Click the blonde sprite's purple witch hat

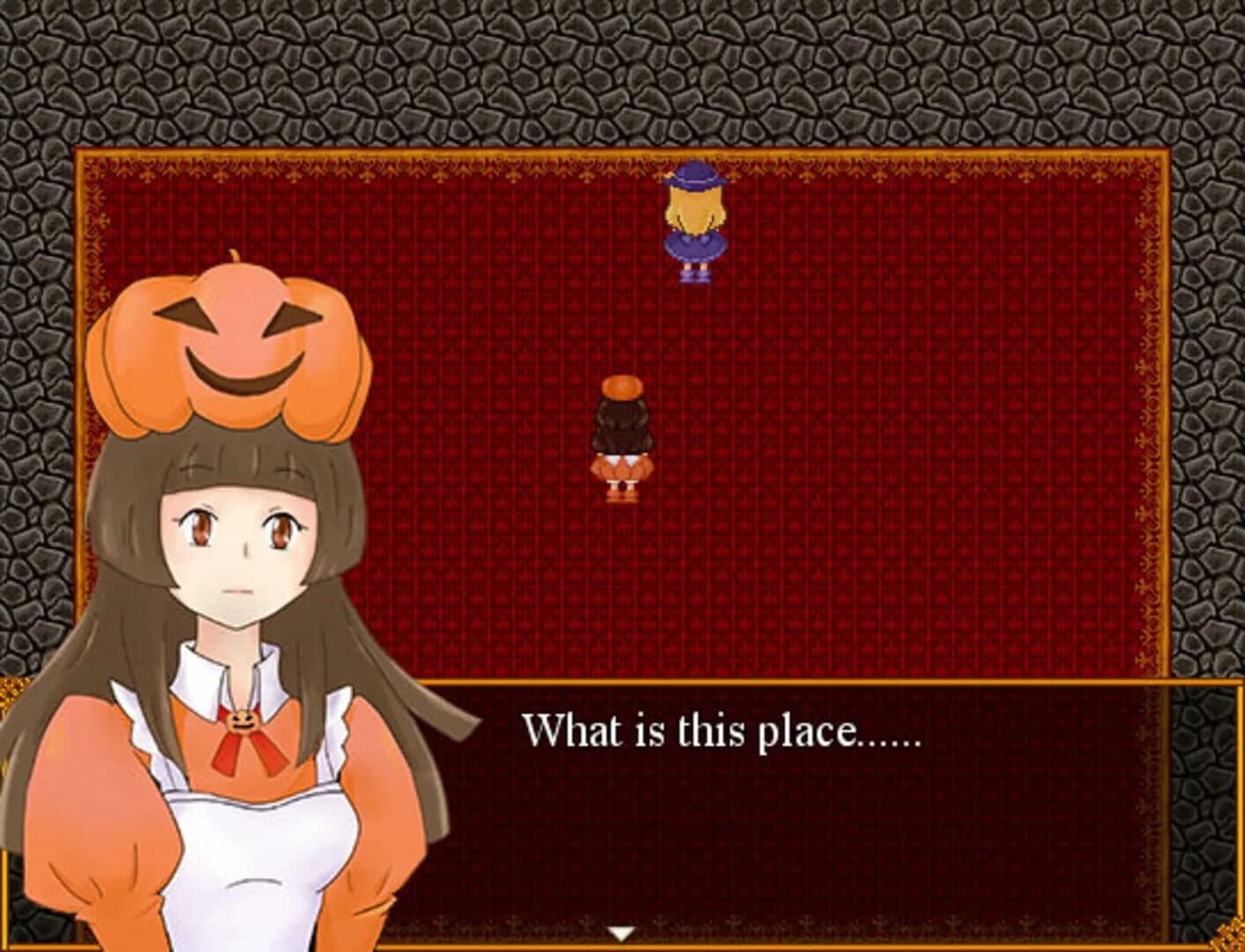(697, 181)
